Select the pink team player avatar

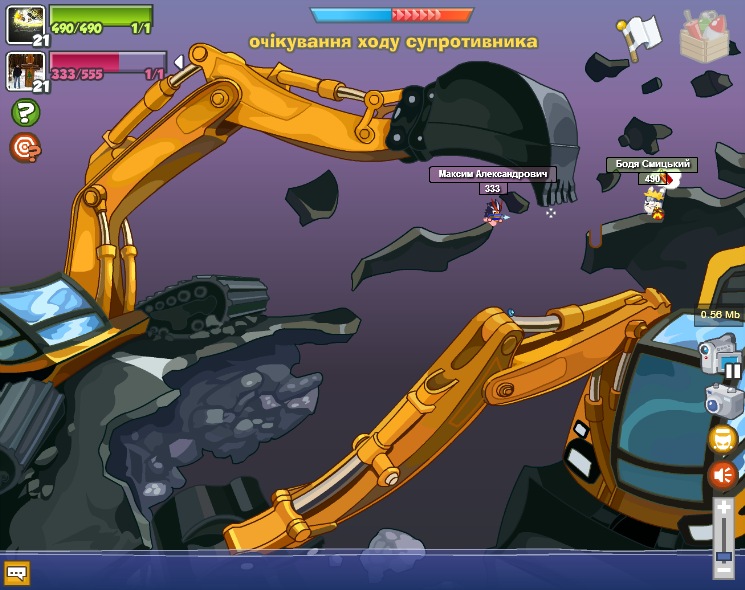point(25,71)
